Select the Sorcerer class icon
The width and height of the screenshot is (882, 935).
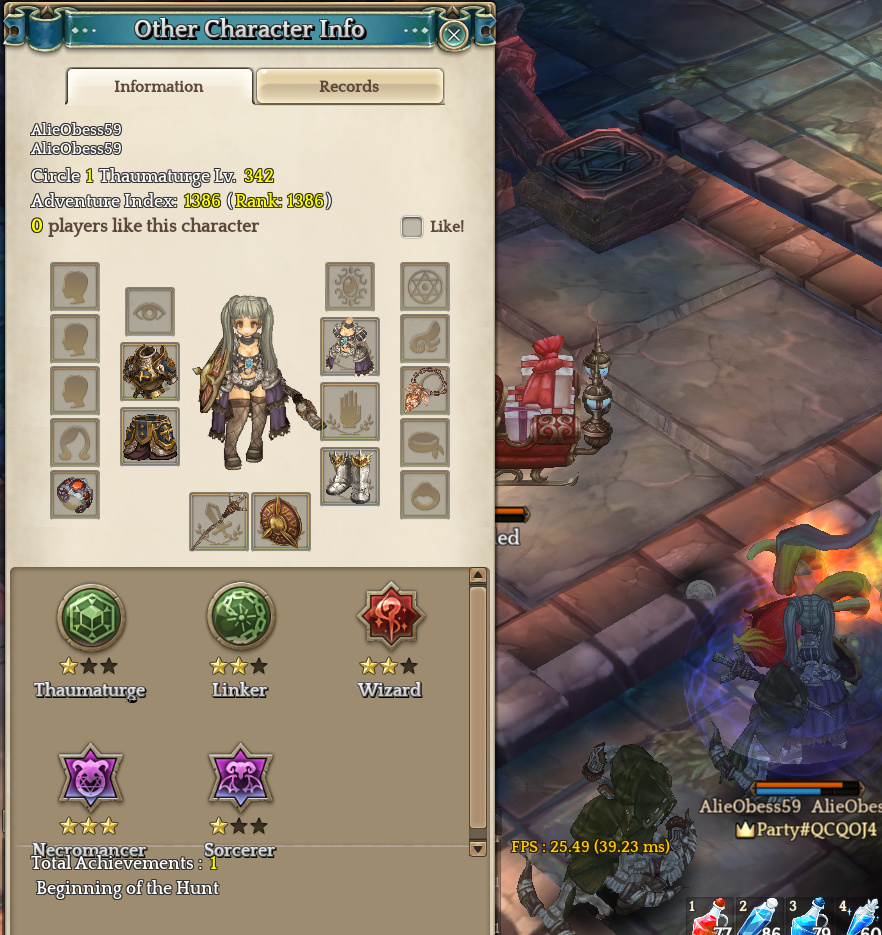241,777
